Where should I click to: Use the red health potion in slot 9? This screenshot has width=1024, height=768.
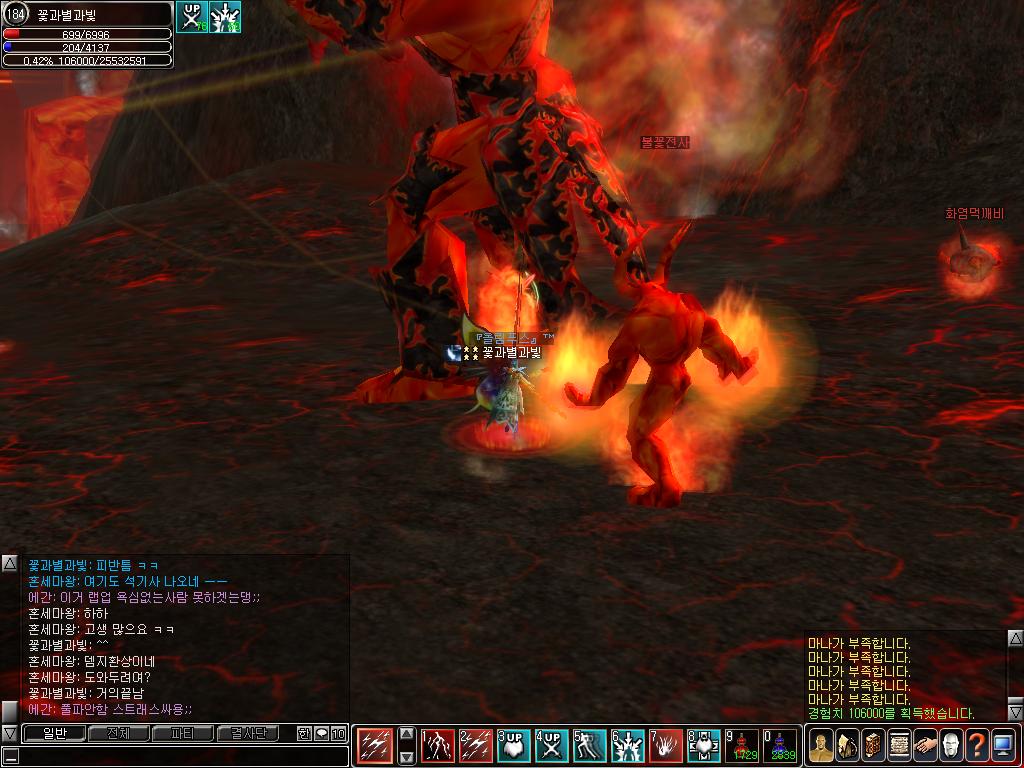coord(742,745)
